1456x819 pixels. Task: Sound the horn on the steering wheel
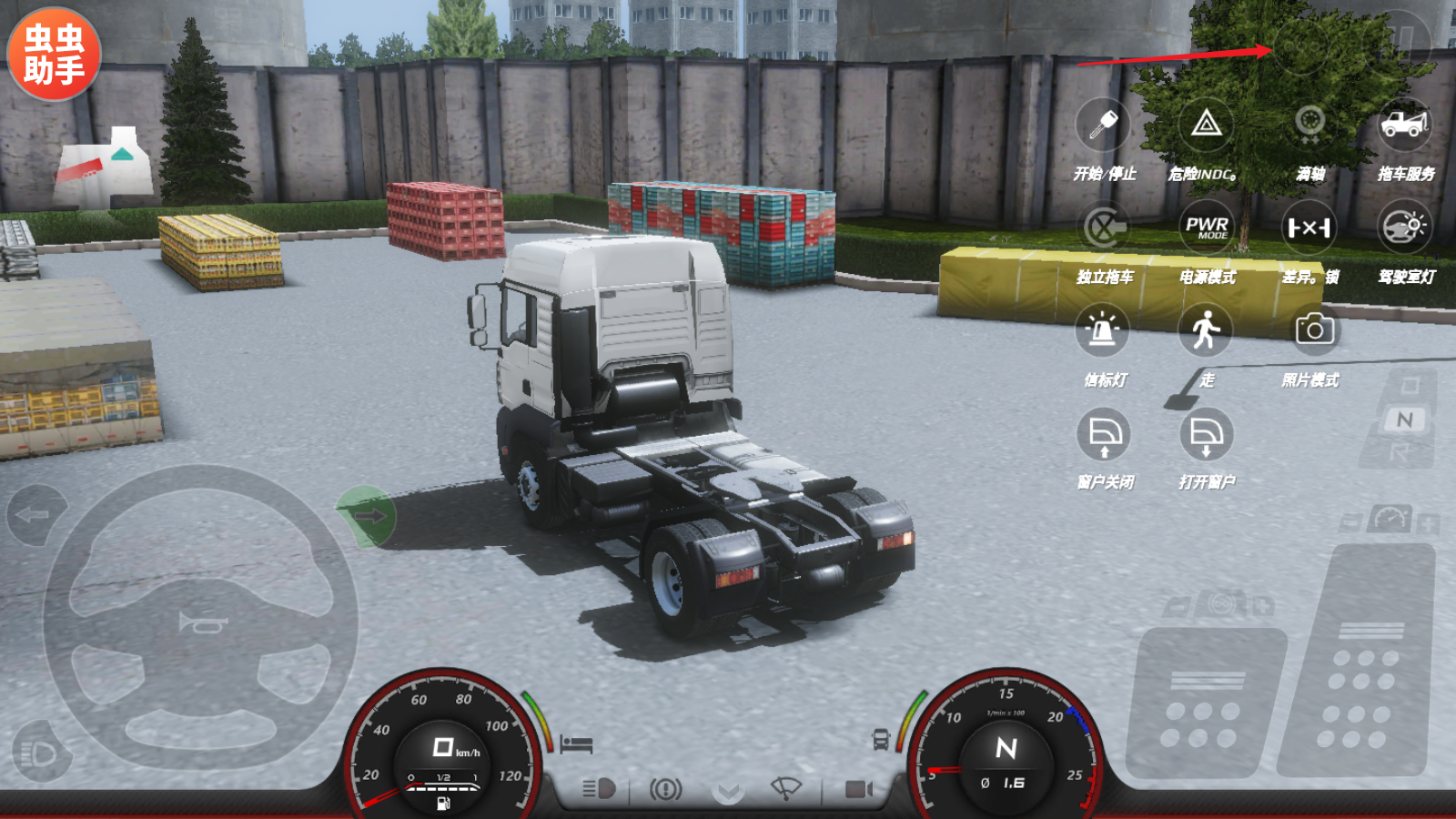[202, 622]
